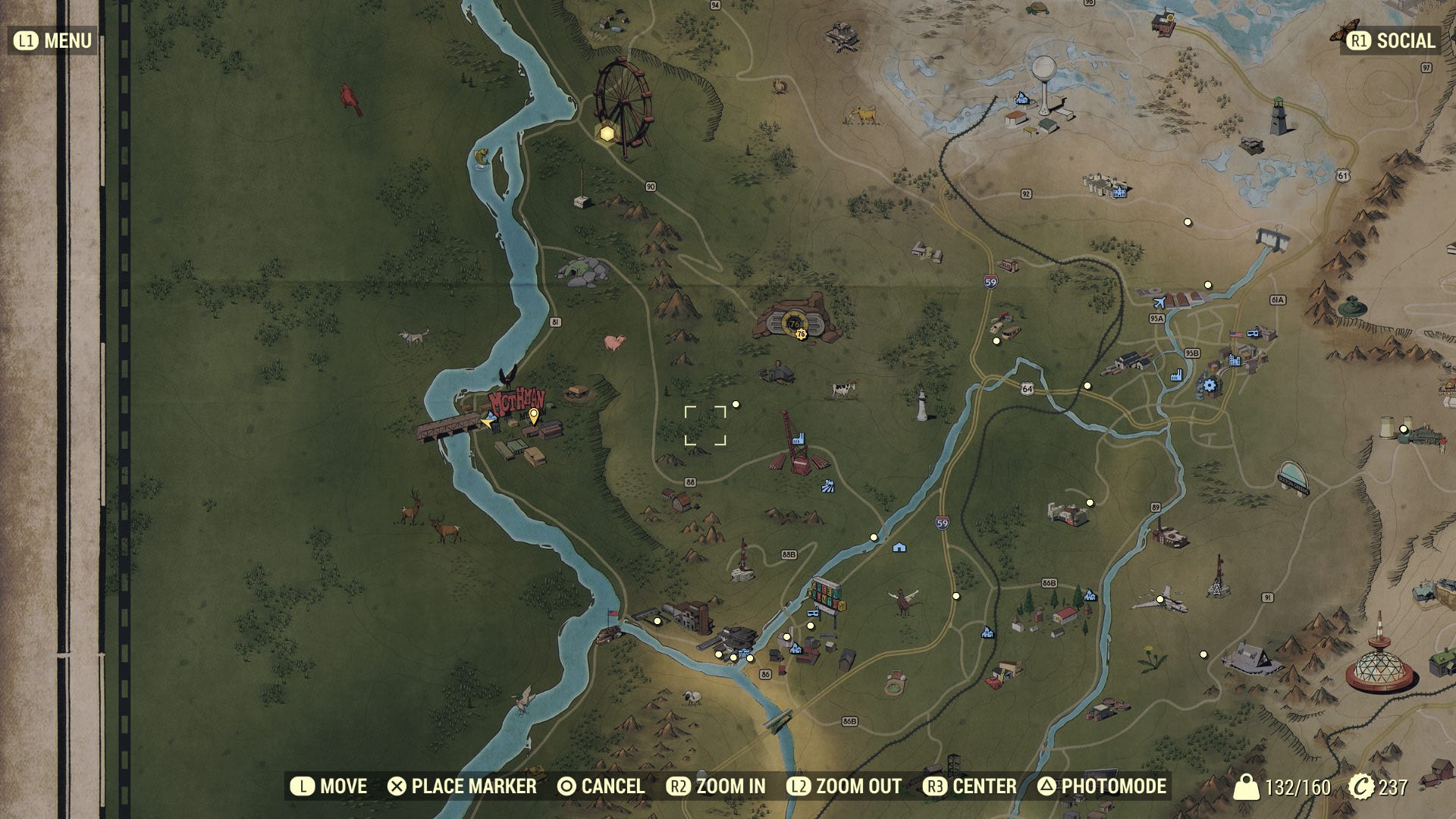Screen dimensions: 1456x819
Task: Select the giant teapot location
Action: [1351, 306]
